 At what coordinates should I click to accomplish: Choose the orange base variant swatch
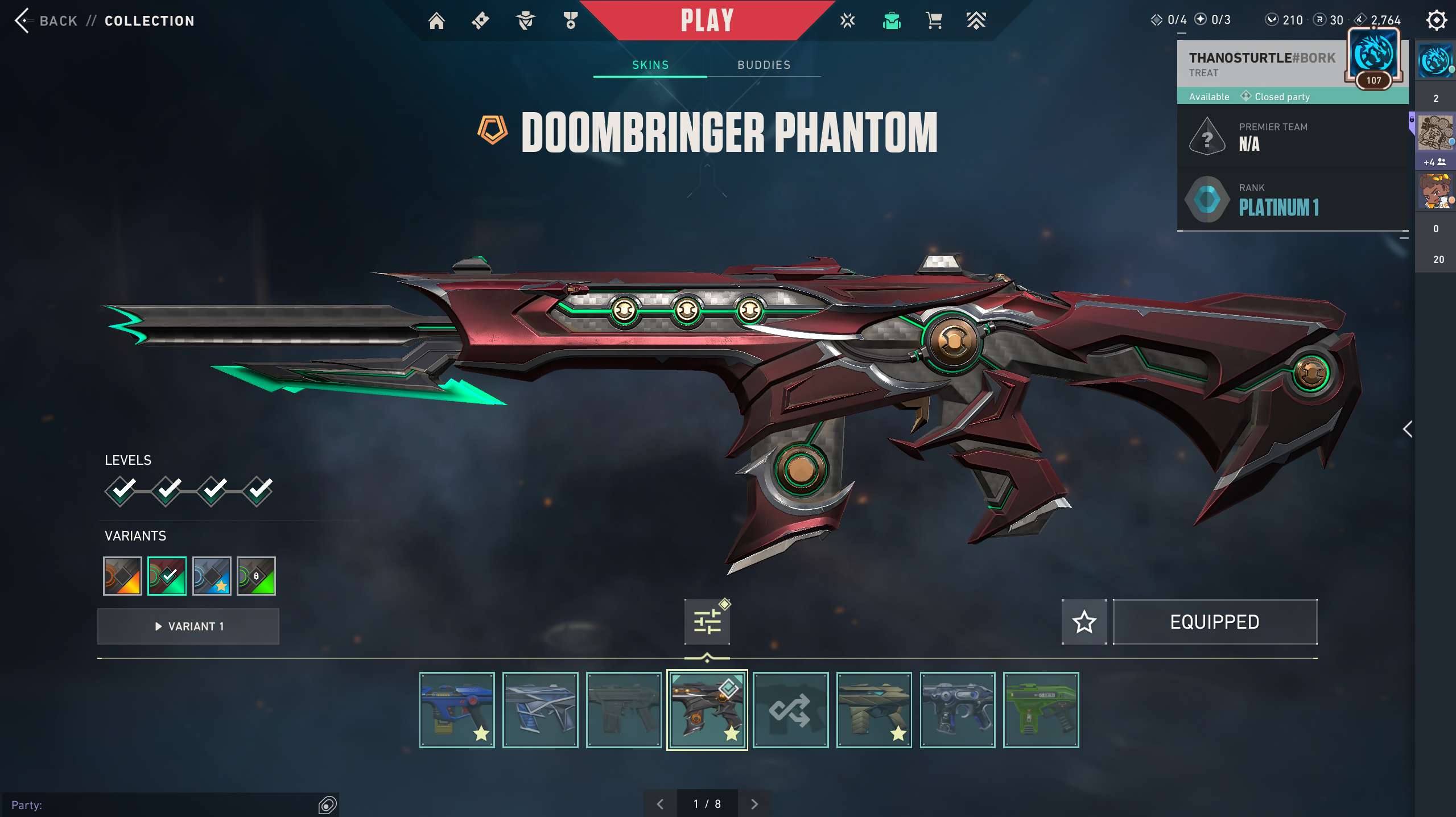pos(122,576)
